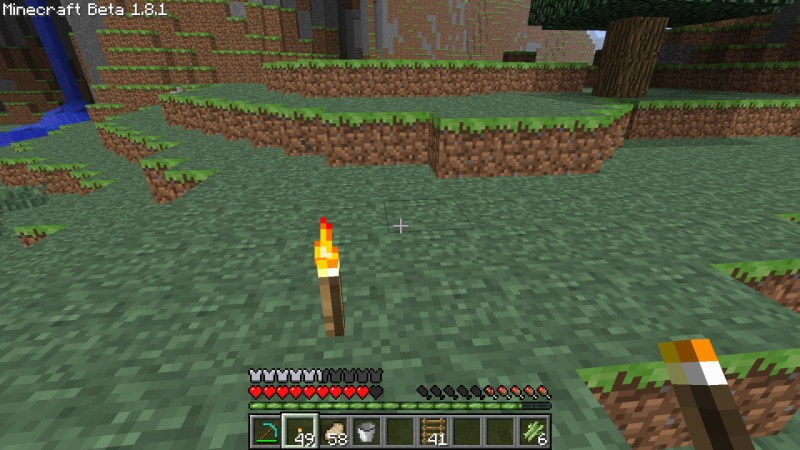Select the torch stack of 49
Screen dimensions: 800x450
pos(299,431)
